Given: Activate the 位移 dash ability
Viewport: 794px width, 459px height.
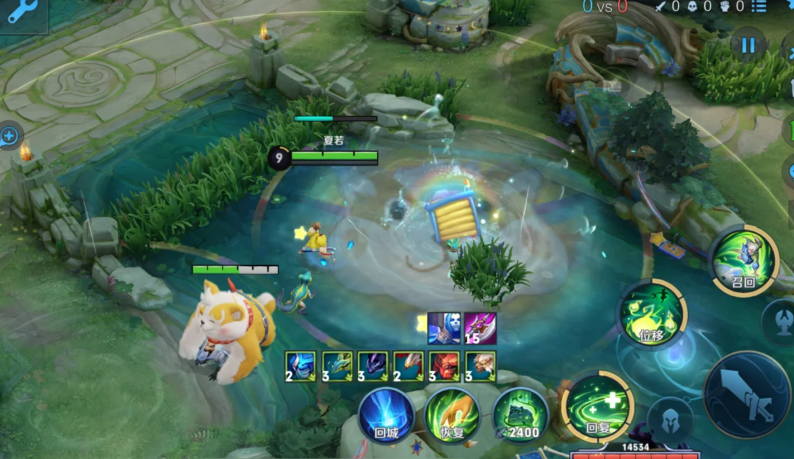Looking at the screenshot, I should click(652, 314).
